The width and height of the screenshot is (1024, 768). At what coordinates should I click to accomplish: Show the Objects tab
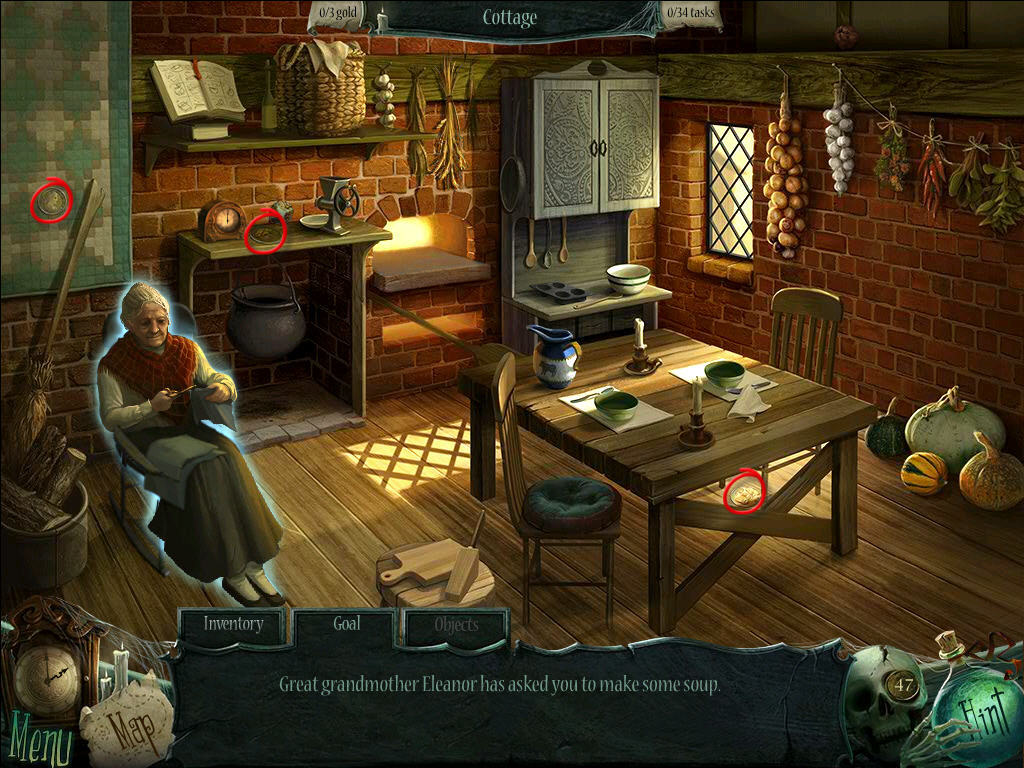456,627
